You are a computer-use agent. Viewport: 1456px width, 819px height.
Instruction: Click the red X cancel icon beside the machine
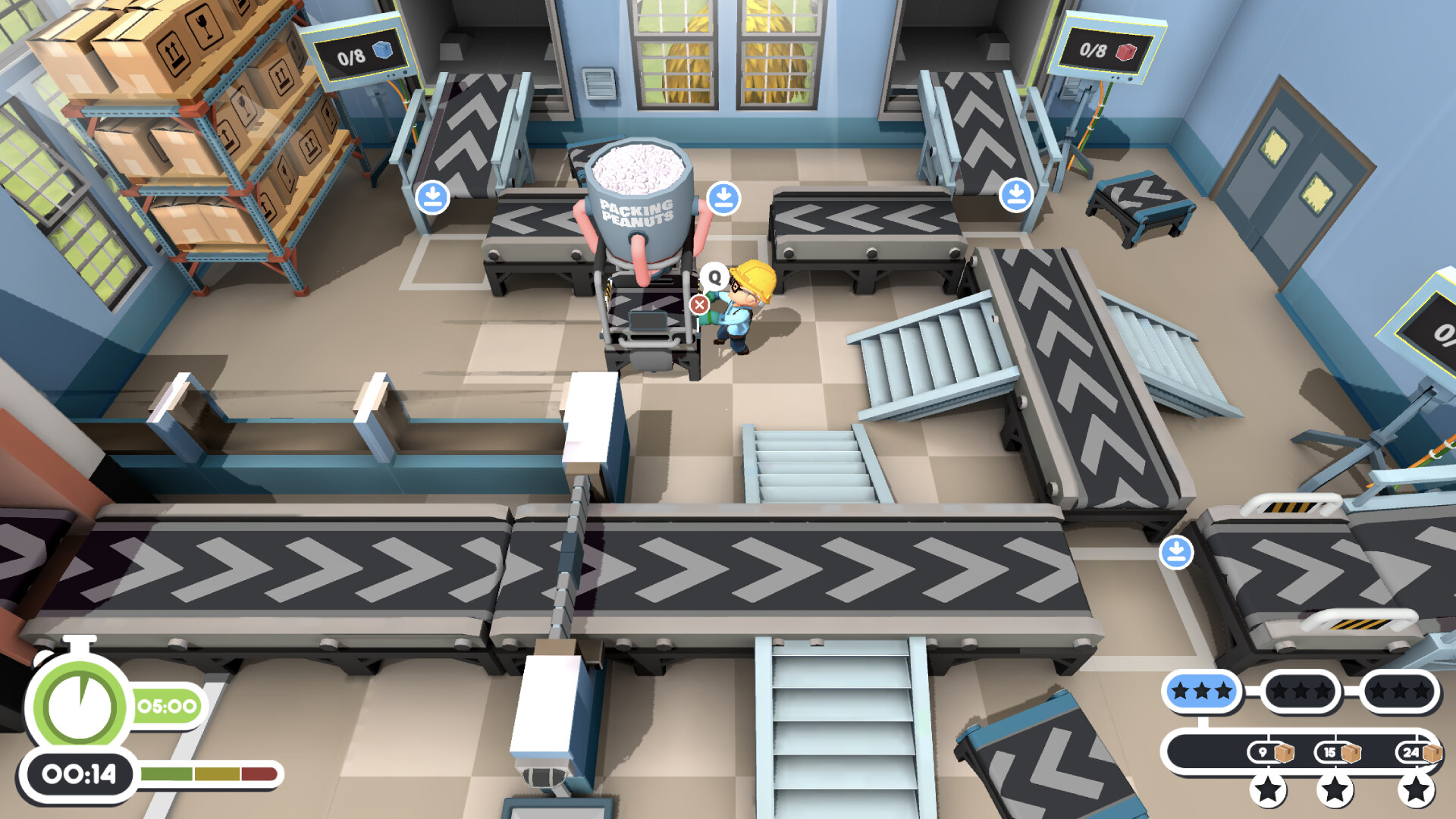pyautogui.click(x=700, y=302)
